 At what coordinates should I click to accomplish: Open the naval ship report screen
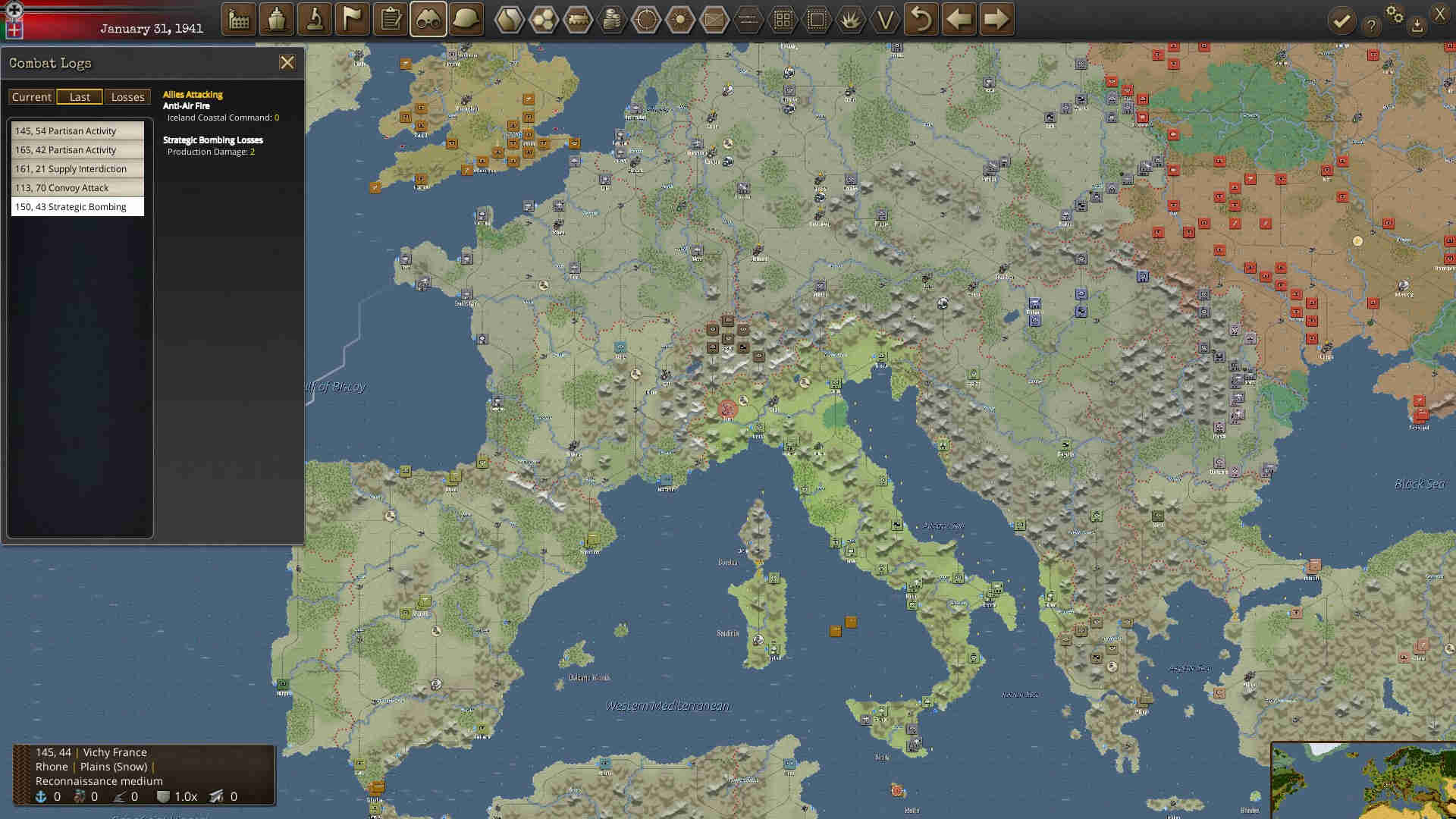(x=276, y=19)
